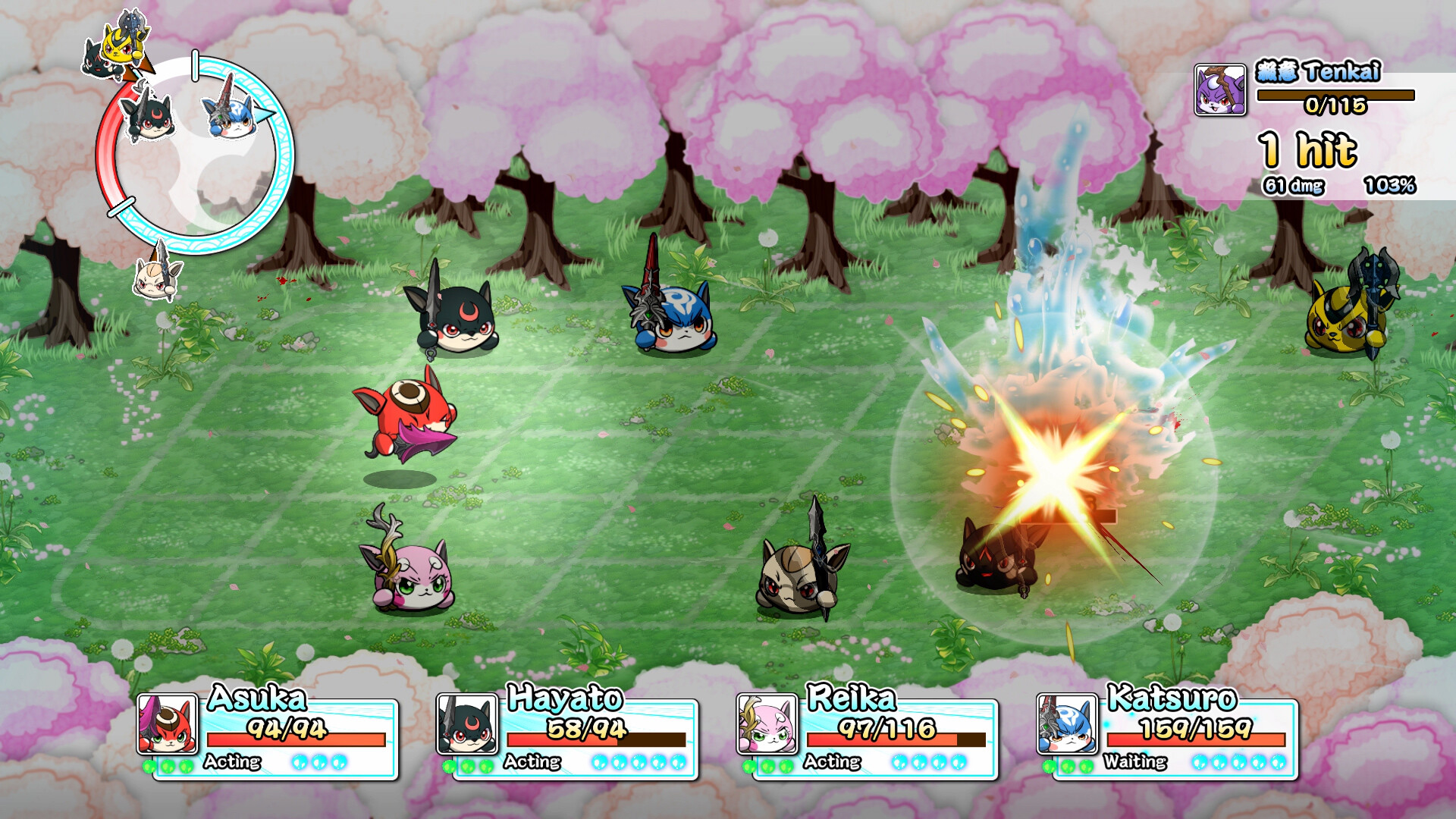1456x819 pixels.
Task: Click Tenkai's enemy portrait at top right
Action: (1219, 91)
